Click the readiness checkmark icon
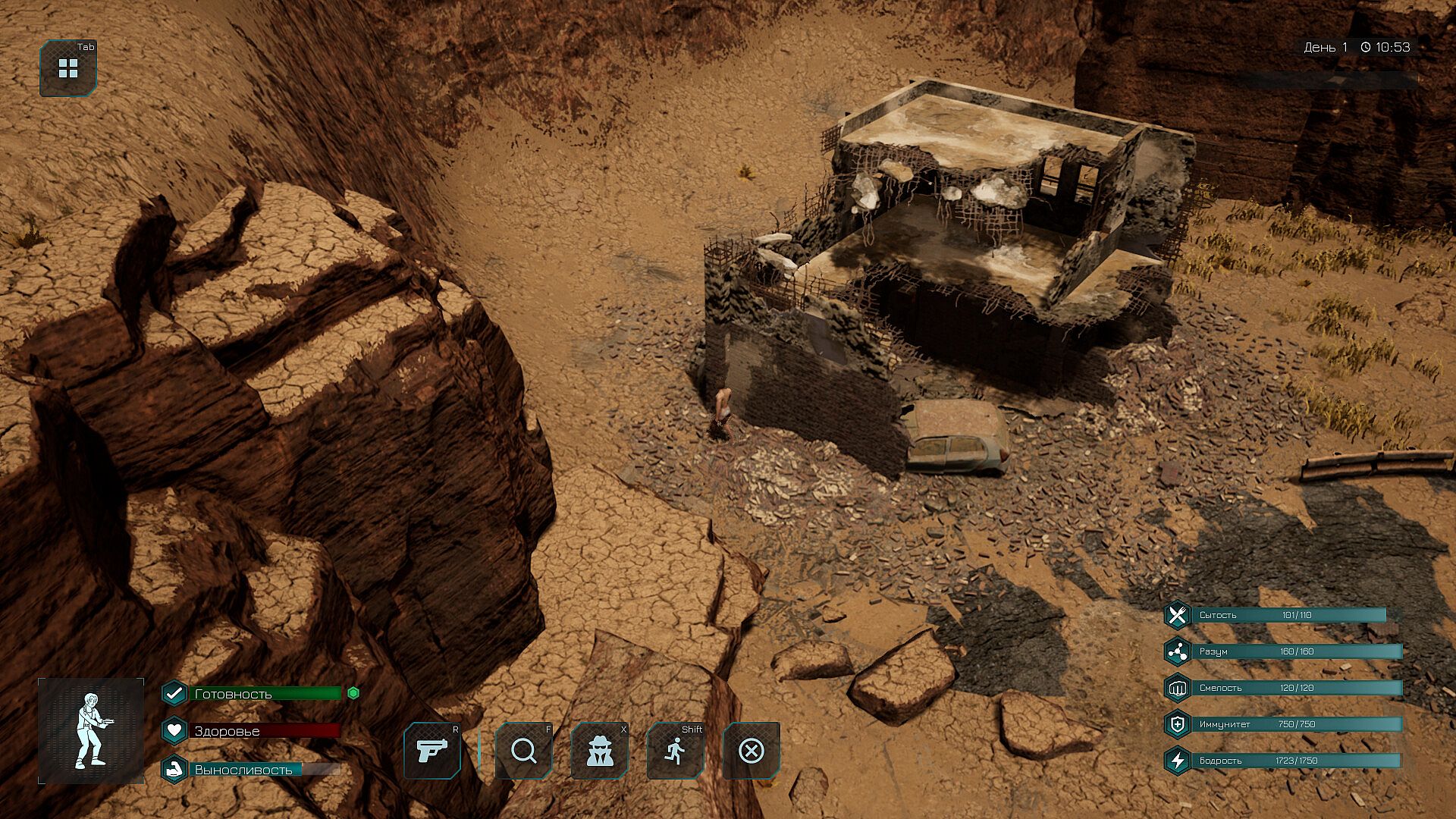1456x819 pixels. coord(174,693)
